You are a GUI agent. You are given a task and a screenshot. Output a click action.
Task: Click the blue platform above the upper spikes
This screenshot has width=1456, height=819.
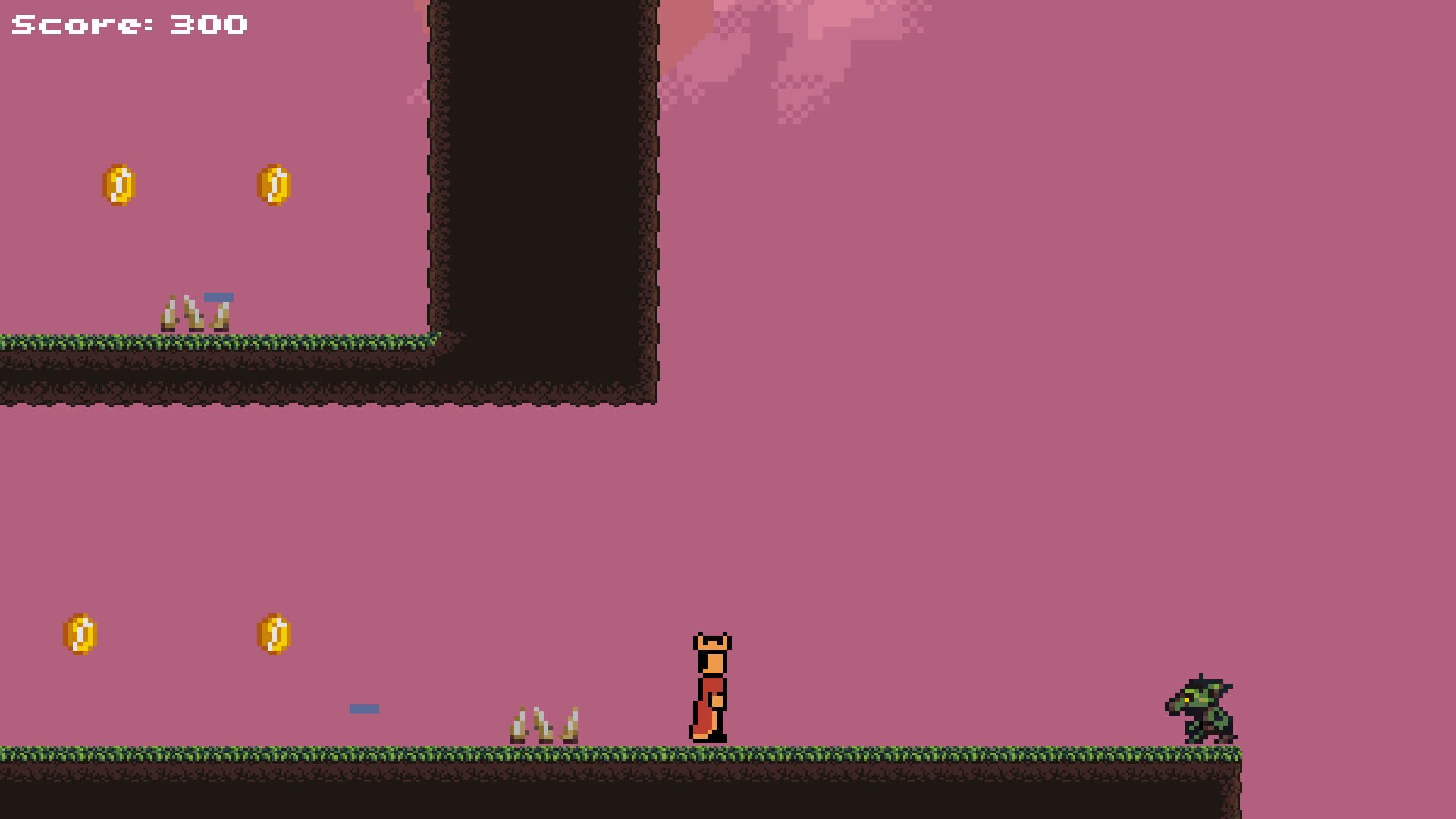[218, 297]
